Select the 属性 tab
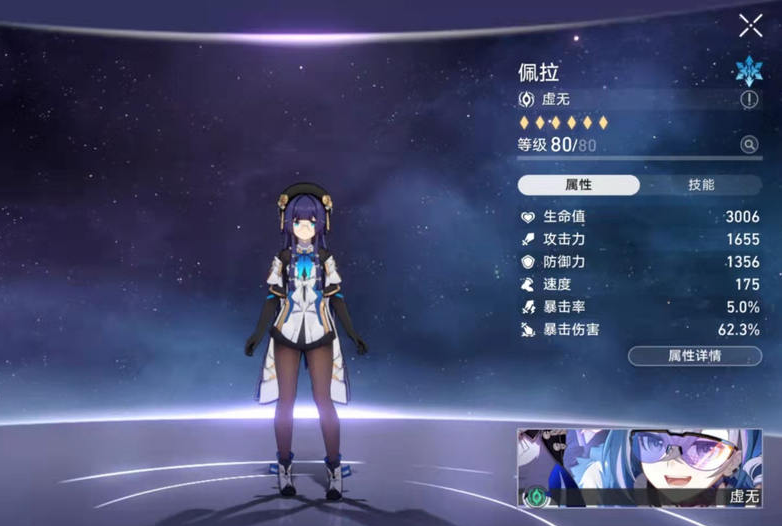The image size is (782, 526). pos(579,185)
